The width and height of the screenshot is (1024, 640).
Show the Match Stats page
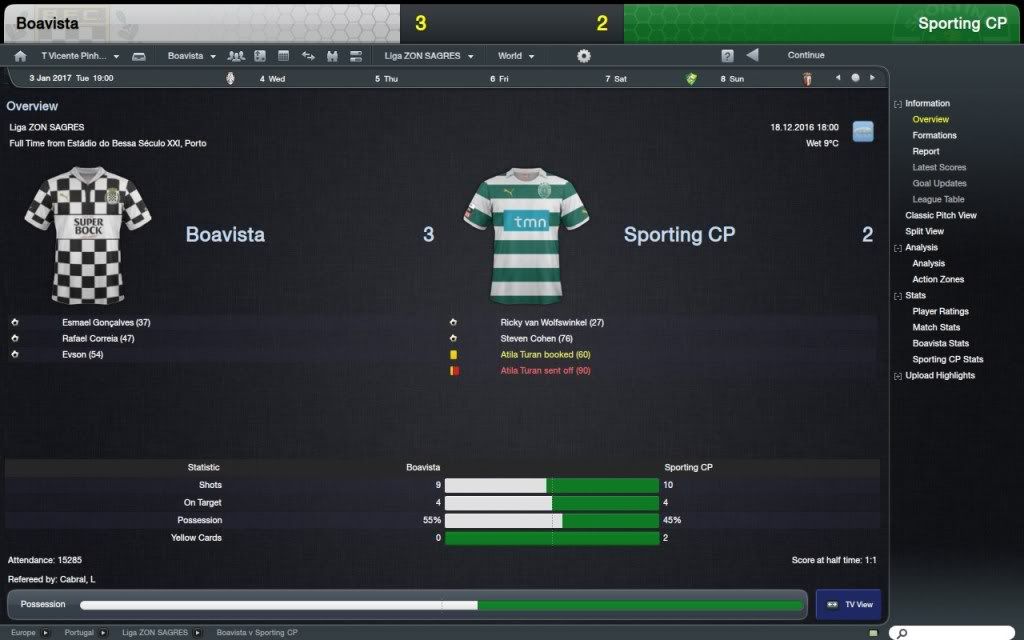click(936, 327)
